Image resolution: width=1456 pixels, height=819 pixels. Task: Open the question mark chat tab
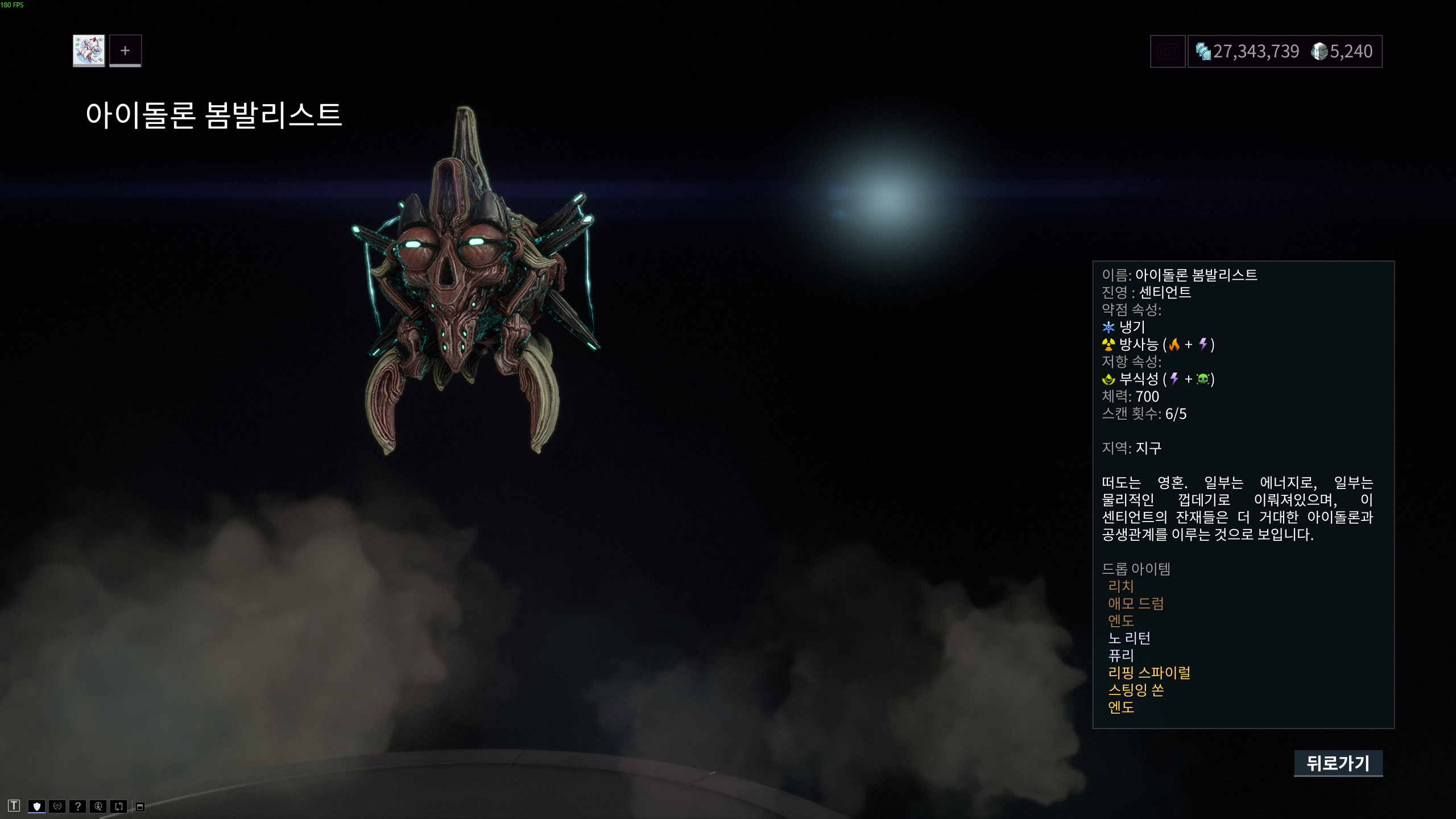[78, 806]
